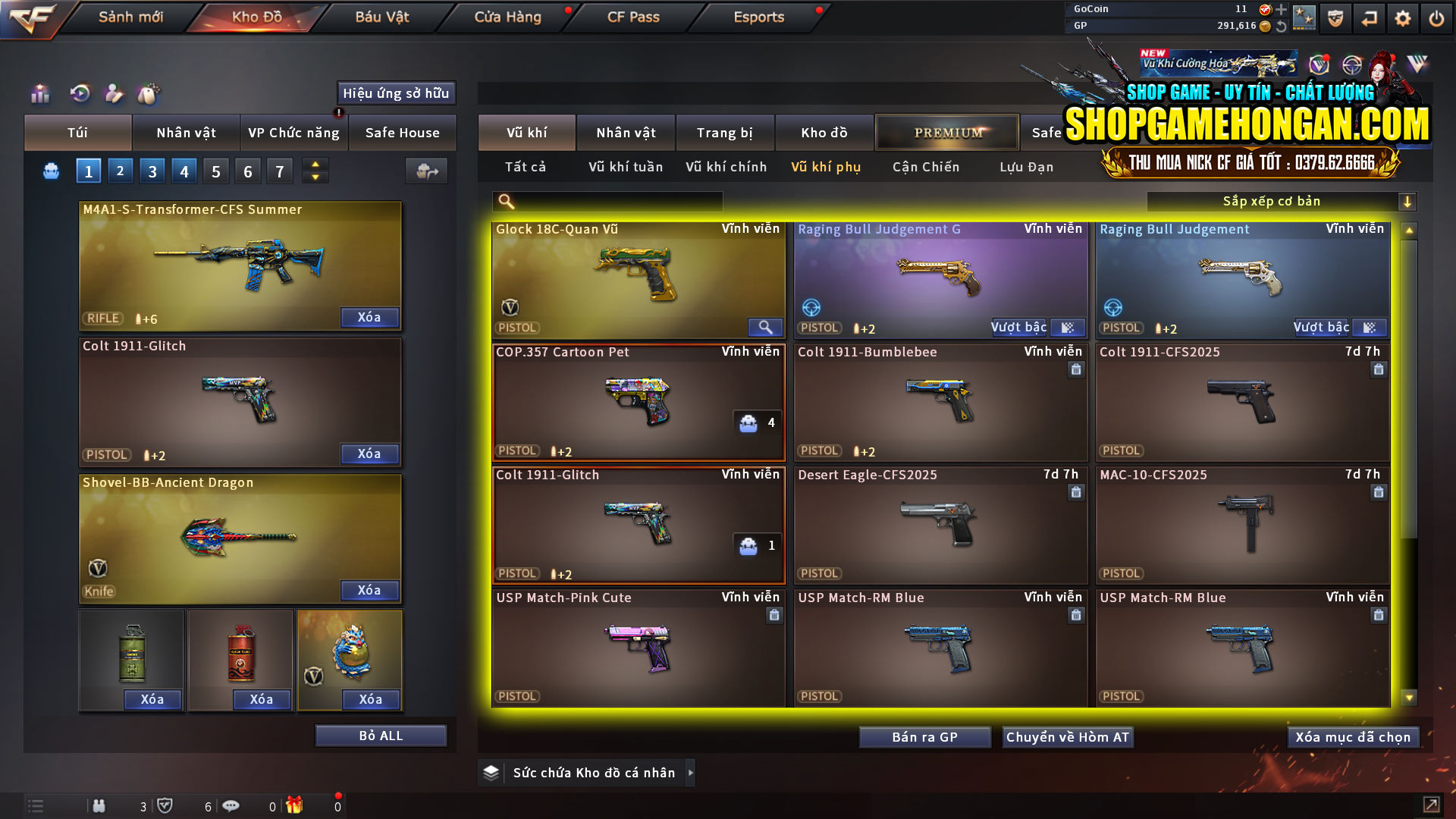Click the Bán ra GP button
1456x819 pixels.
924,736
